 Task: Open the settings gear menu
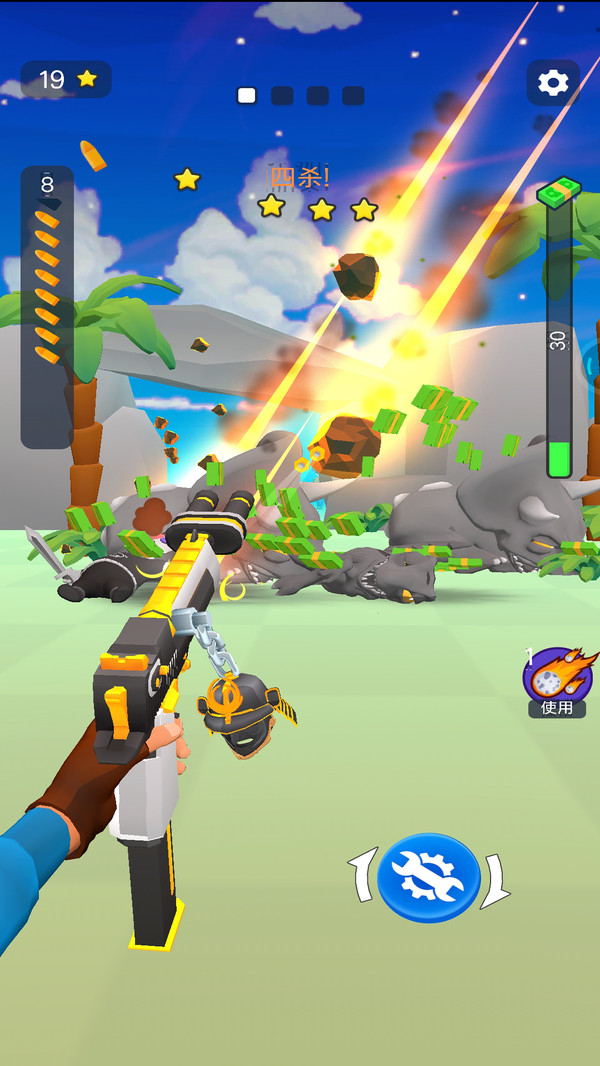point(553,82)
